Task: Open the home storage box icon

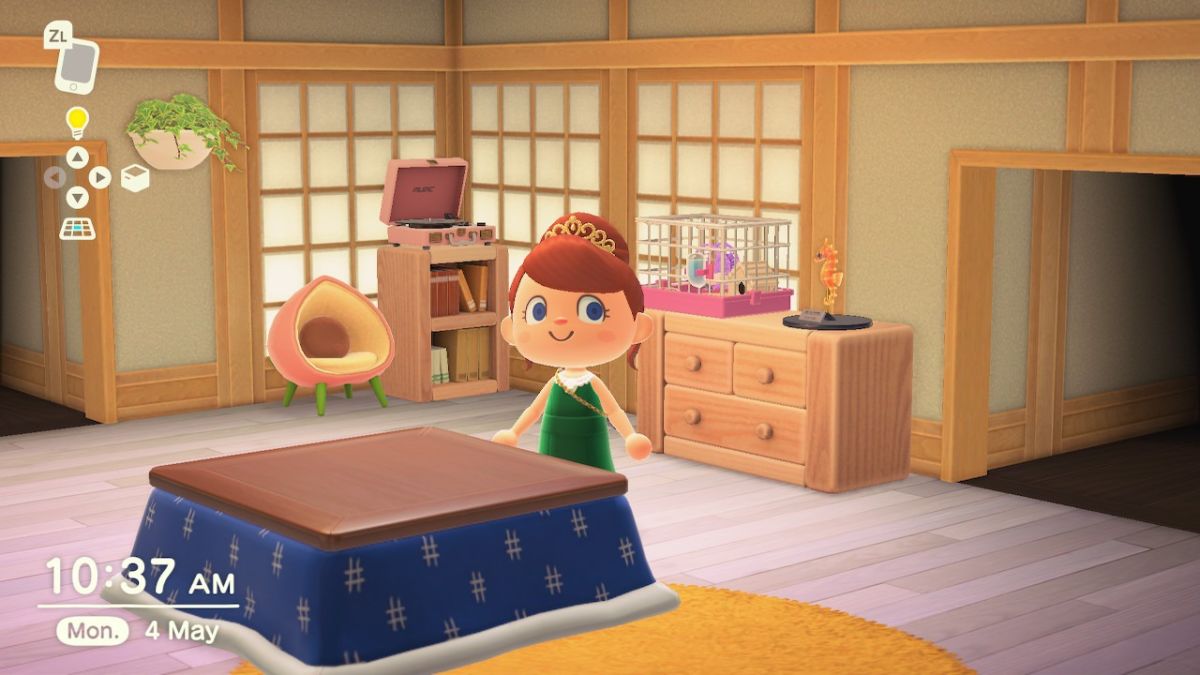Action: (135, 177)
